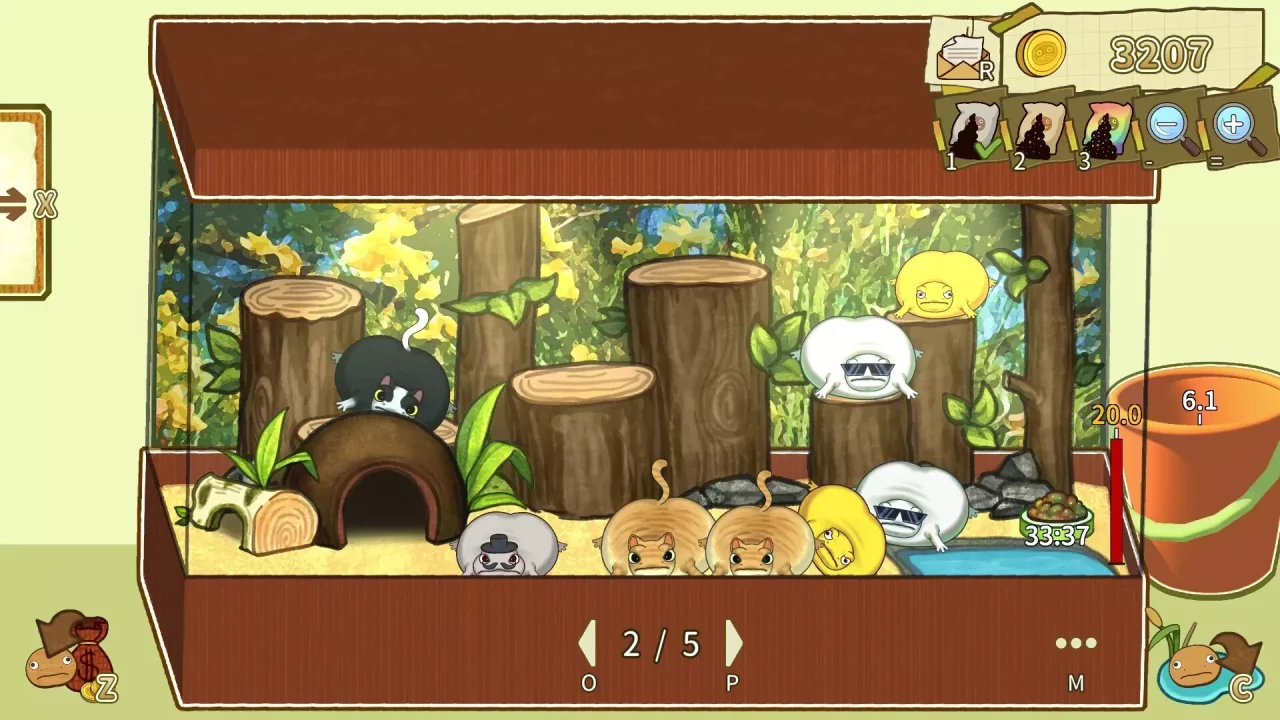
Task: Click the 2 / 5 tank page indicator
Action: coord(658,645)
